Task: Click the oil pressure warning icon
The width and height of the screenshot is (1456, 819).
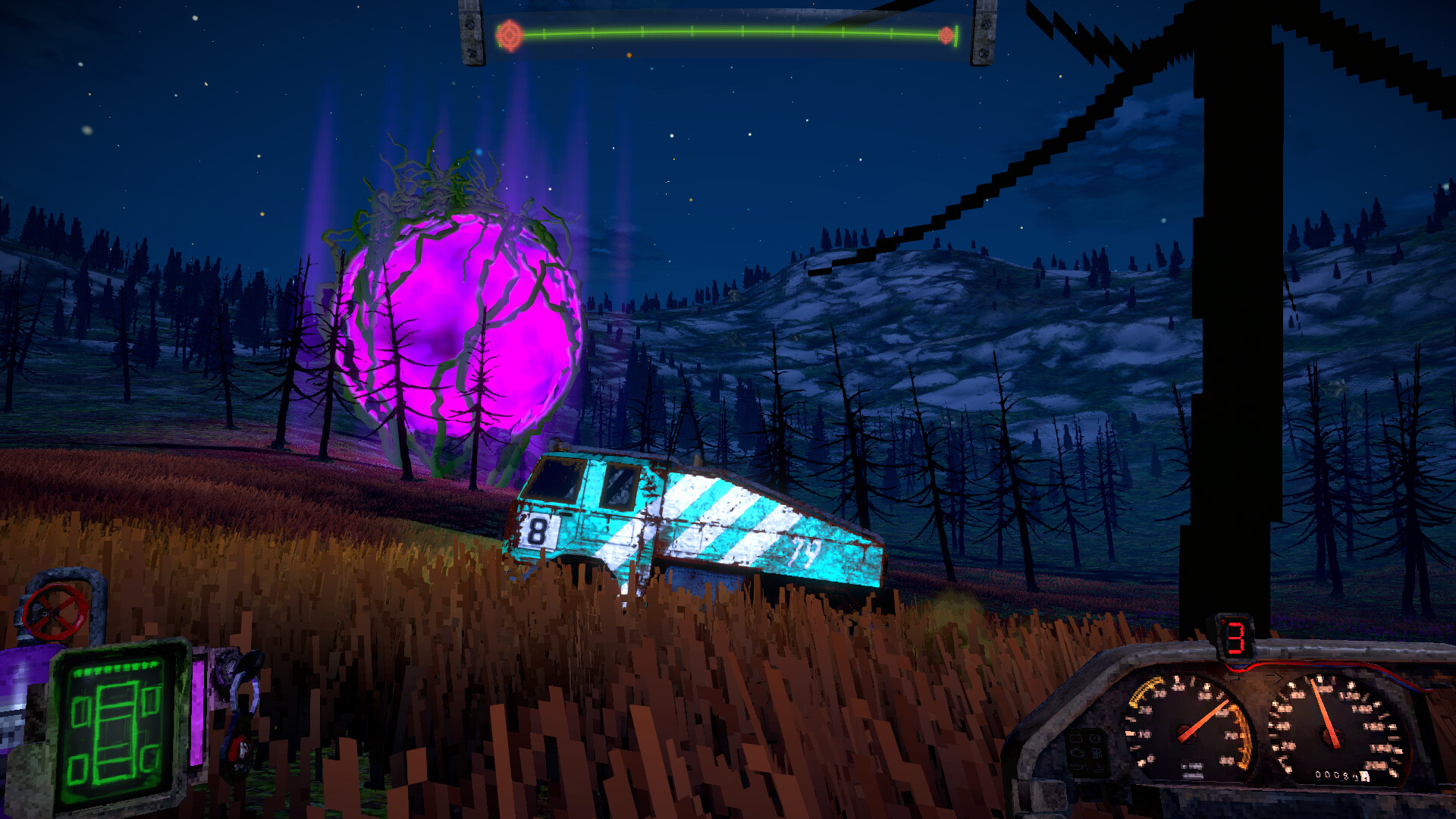Action: click(1078, 768)
